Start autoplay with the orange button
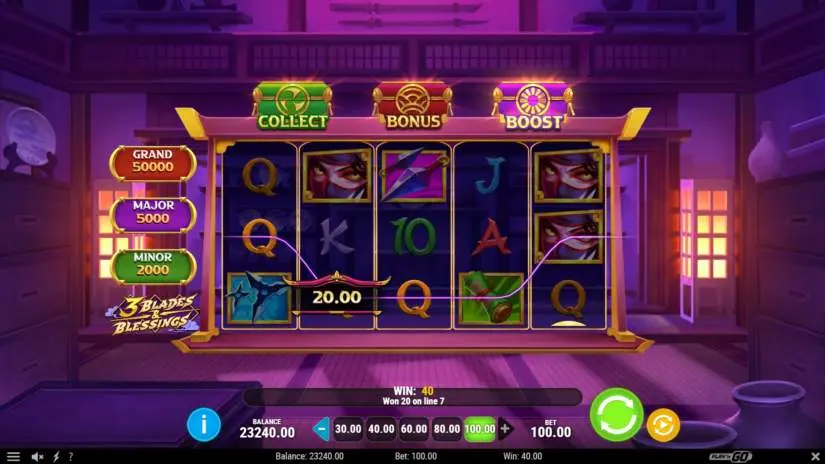The width and height of the screenshot is (825, 464). click(662, 425)
